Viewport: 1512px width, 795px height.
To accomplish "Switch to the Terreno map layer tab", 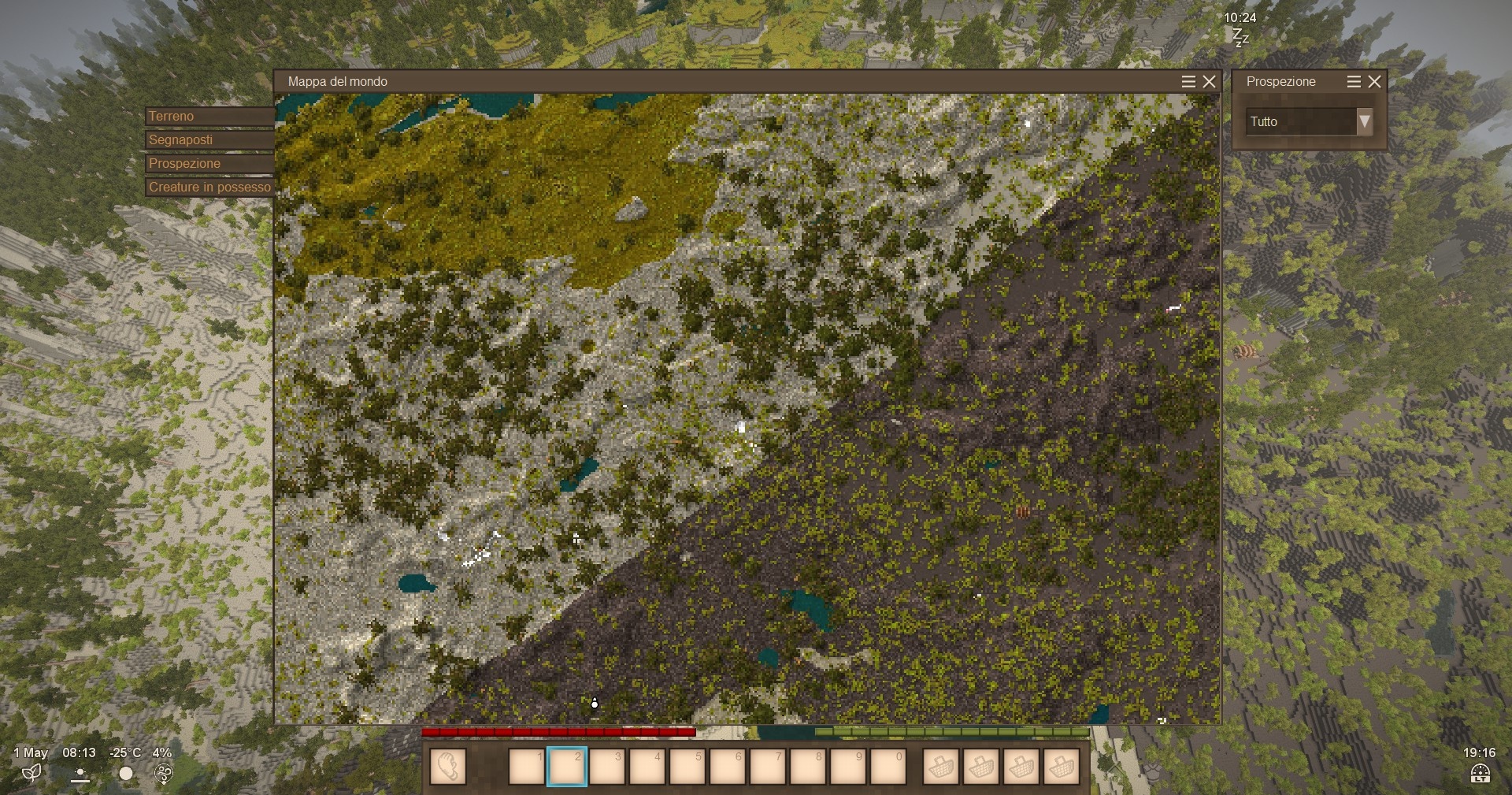I will (209, 117).
